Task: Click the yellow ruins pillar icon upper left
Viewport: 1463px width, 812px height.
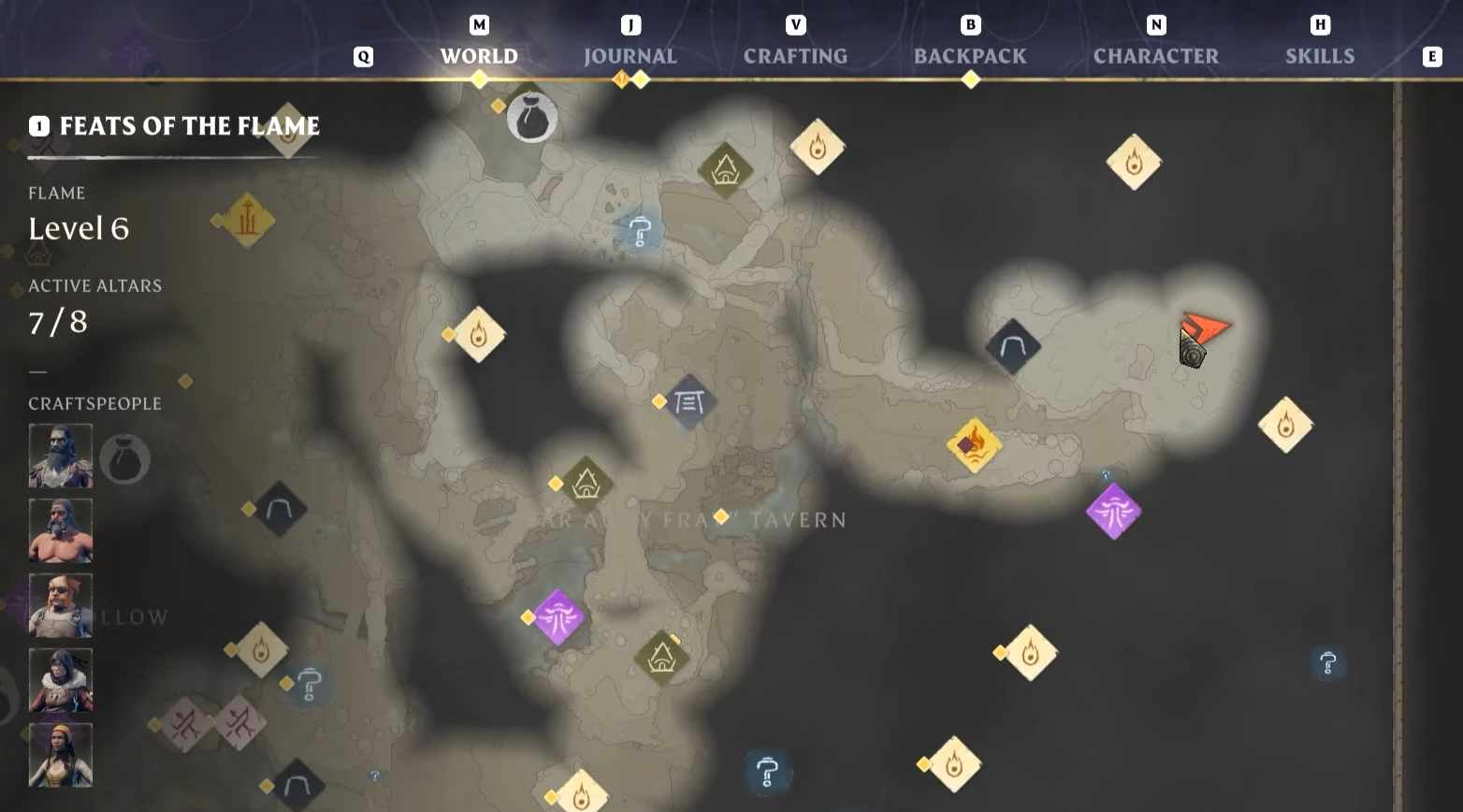Action: 247,222
